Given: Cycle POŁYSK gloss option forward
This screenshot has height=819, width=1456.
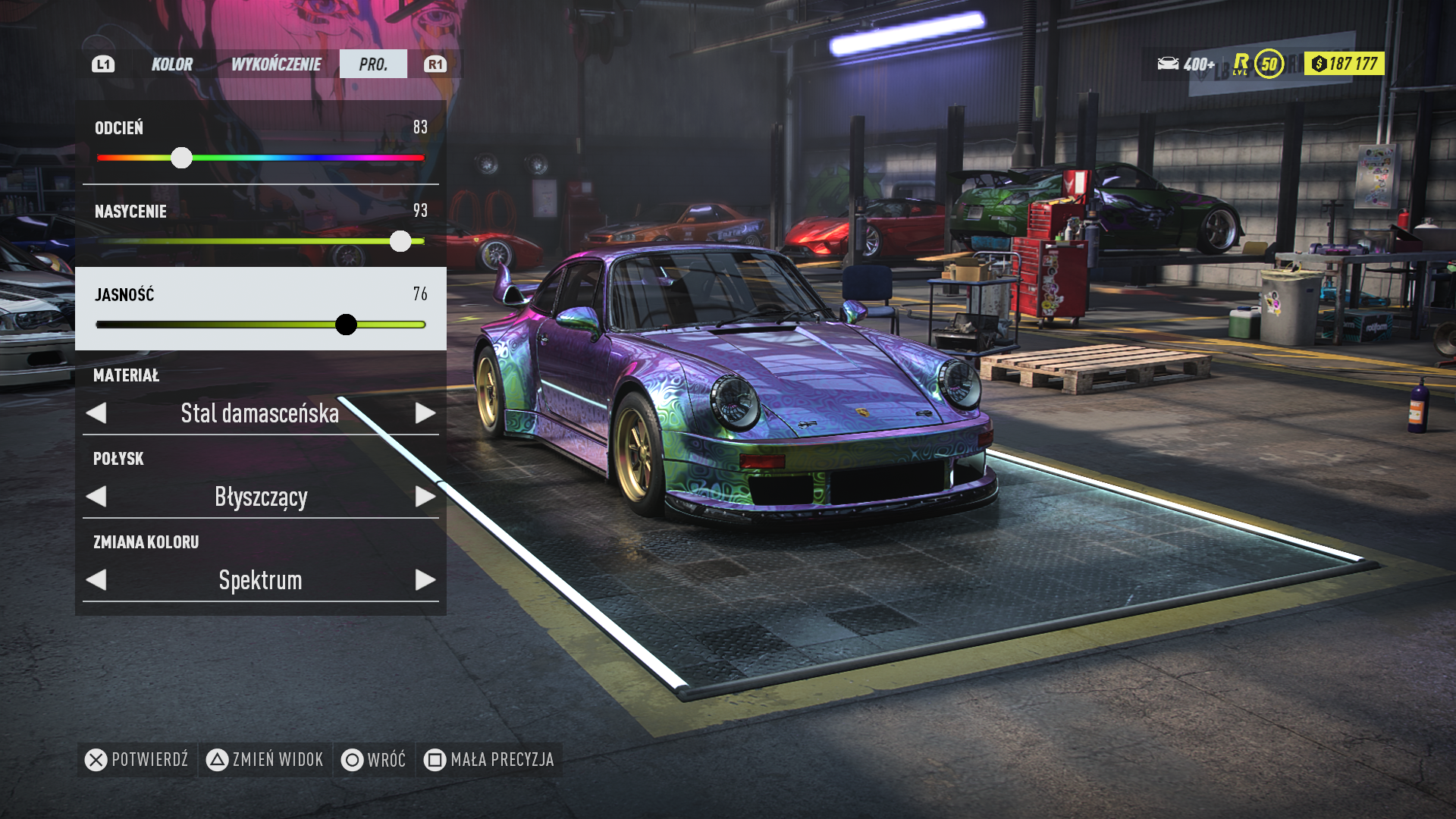Looking at the screenshot, I should (x=425, y=497).
